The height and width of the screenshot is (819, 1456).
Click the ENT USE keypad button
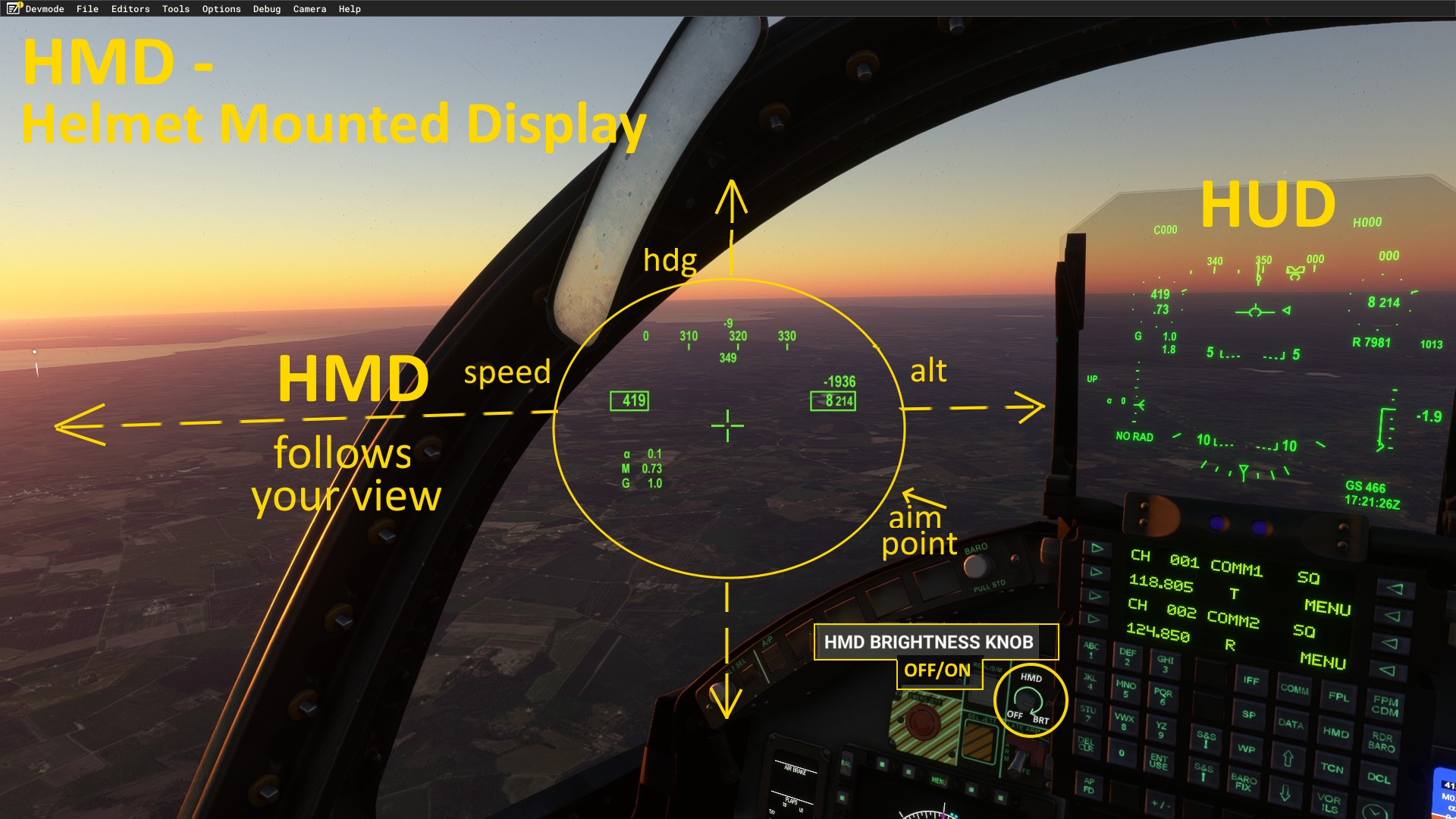click(1158, 761)
